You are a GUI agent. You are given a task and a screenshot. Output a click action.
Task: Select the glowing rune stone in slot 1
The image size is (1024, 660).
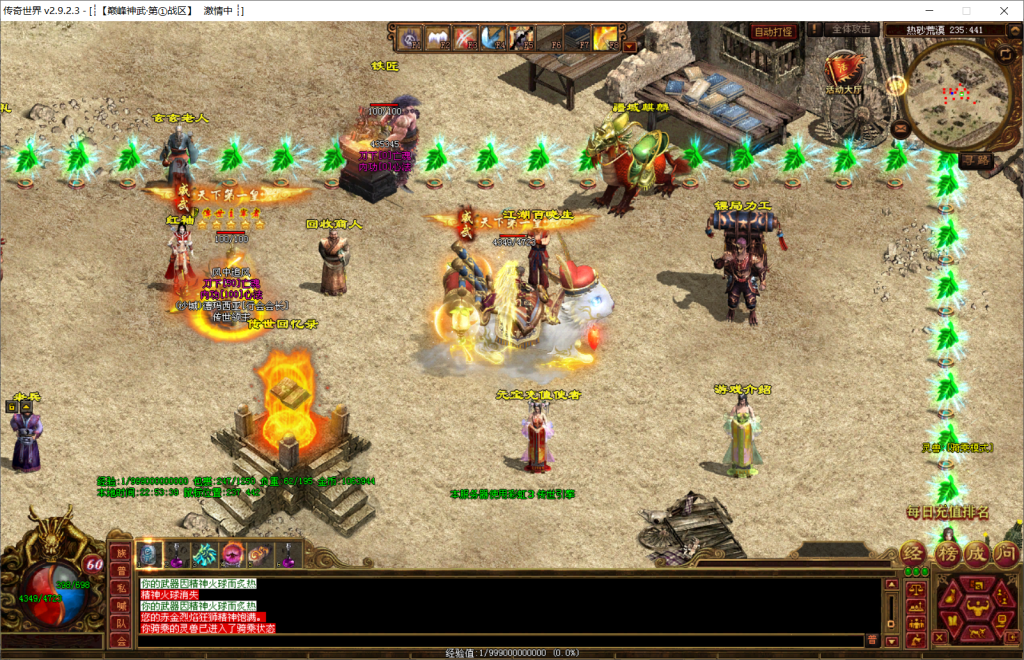(148, 554)
